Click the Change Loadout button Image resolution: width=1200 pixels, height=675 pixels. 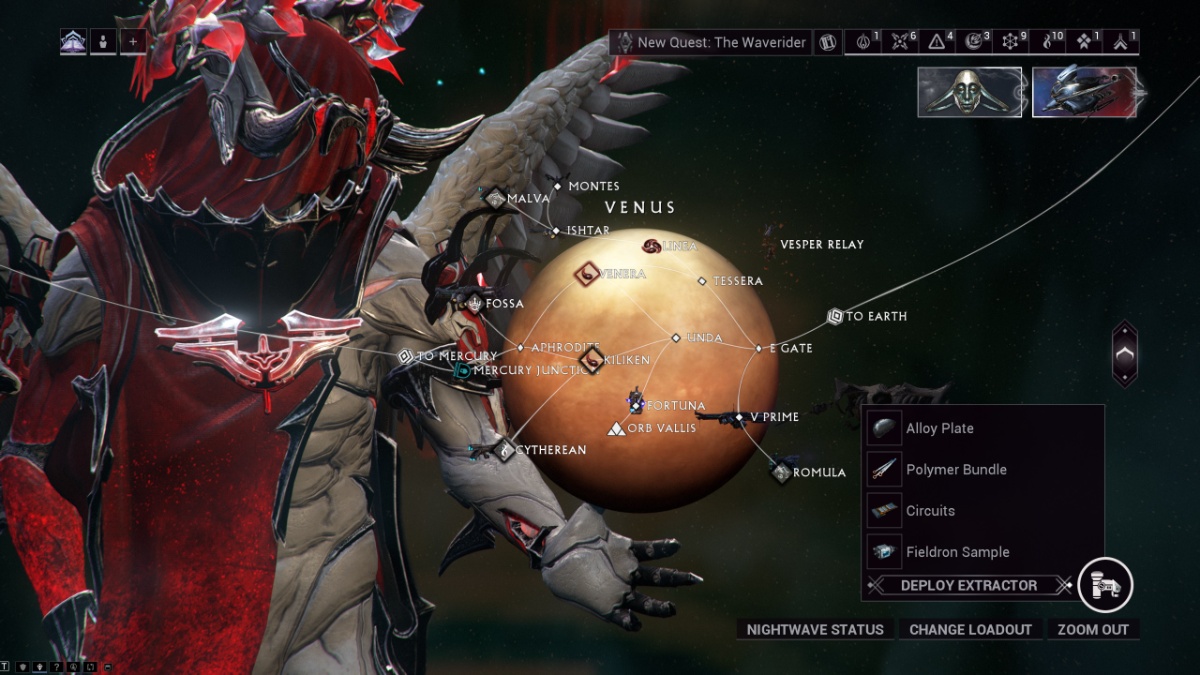coord(970,629)
